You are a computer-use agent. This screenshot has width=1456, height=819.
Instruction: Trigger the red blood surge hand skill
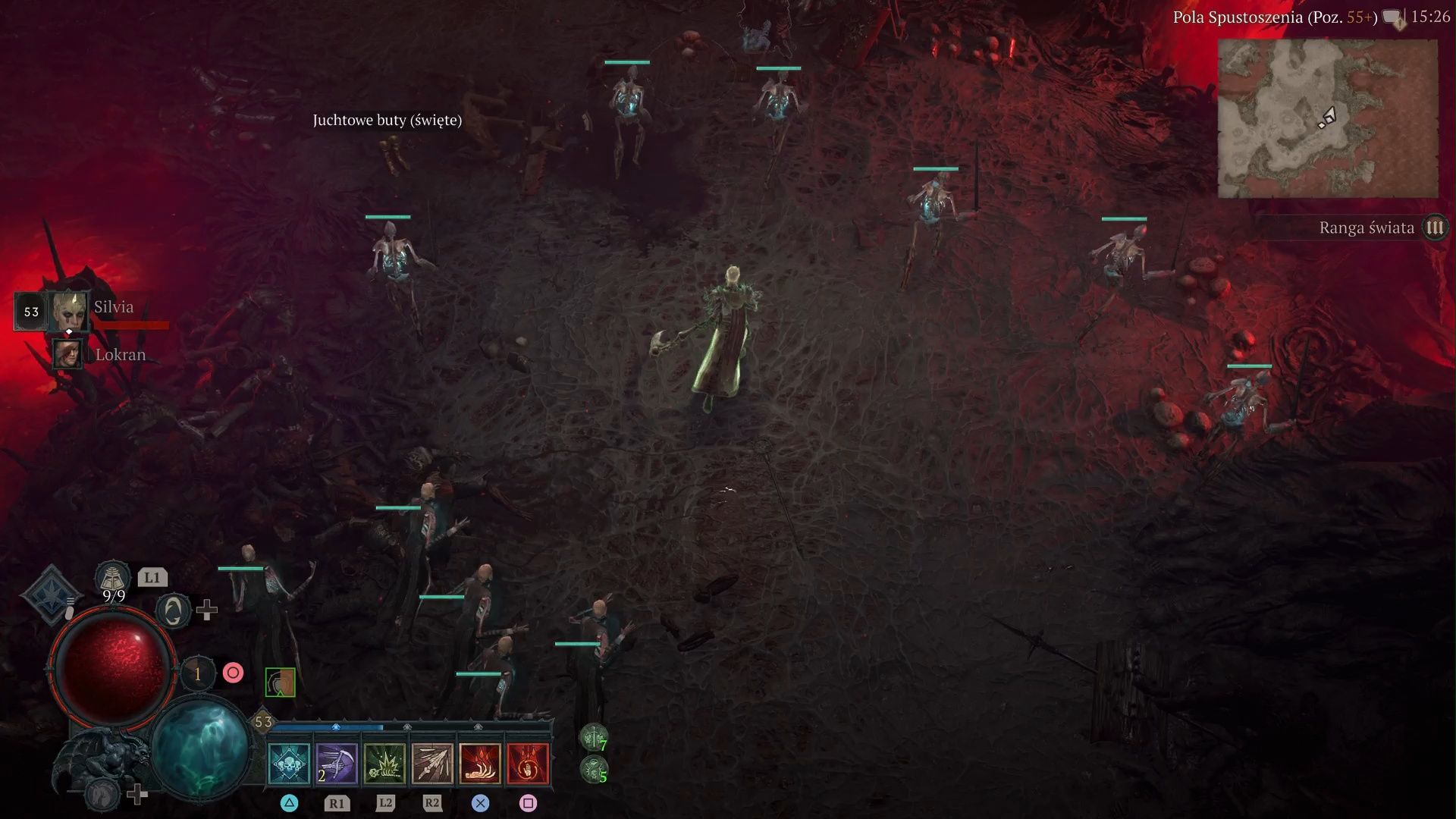(480, 763)
